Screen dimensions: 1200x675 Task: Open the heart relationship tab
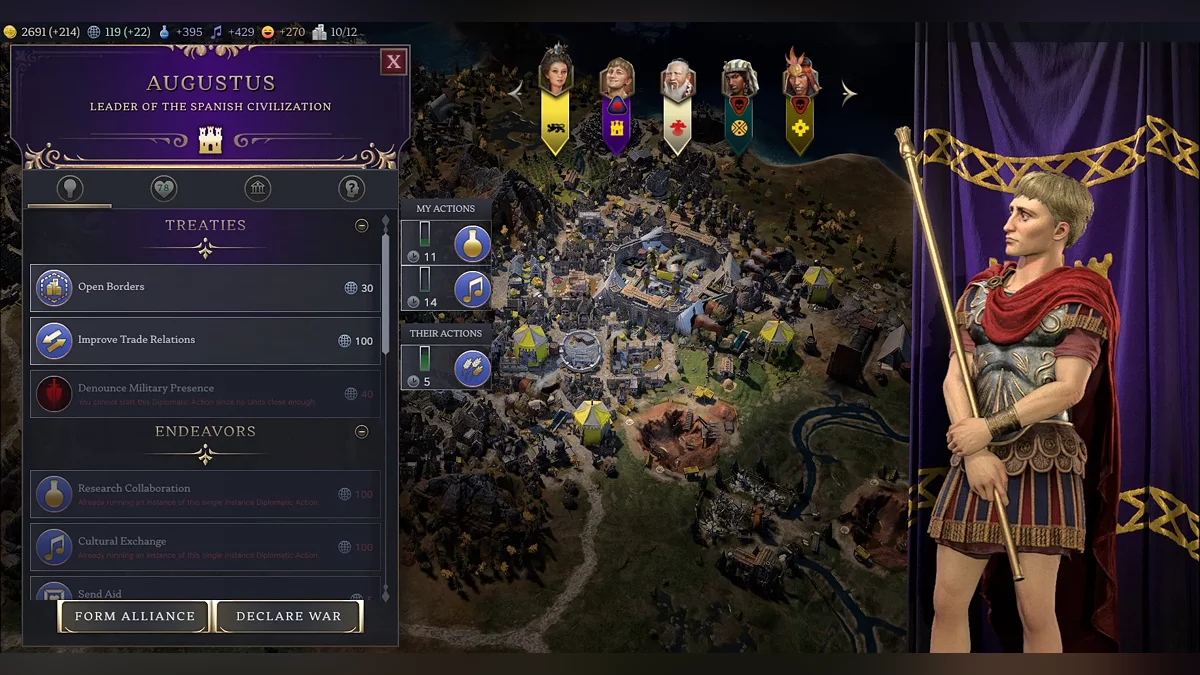[163, 188]
